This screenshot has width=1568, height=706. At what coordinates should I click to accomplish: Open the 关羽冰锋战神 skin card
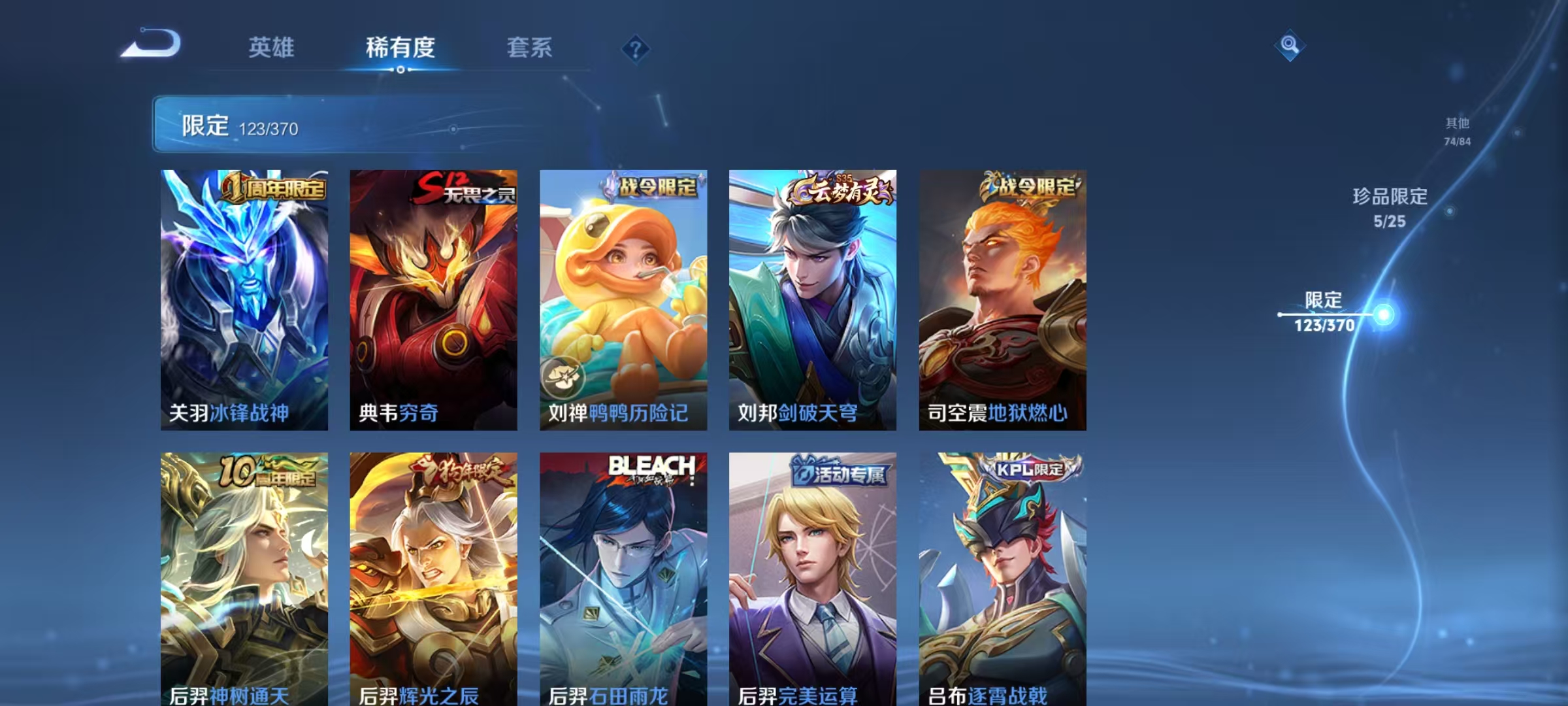(245, 297)
